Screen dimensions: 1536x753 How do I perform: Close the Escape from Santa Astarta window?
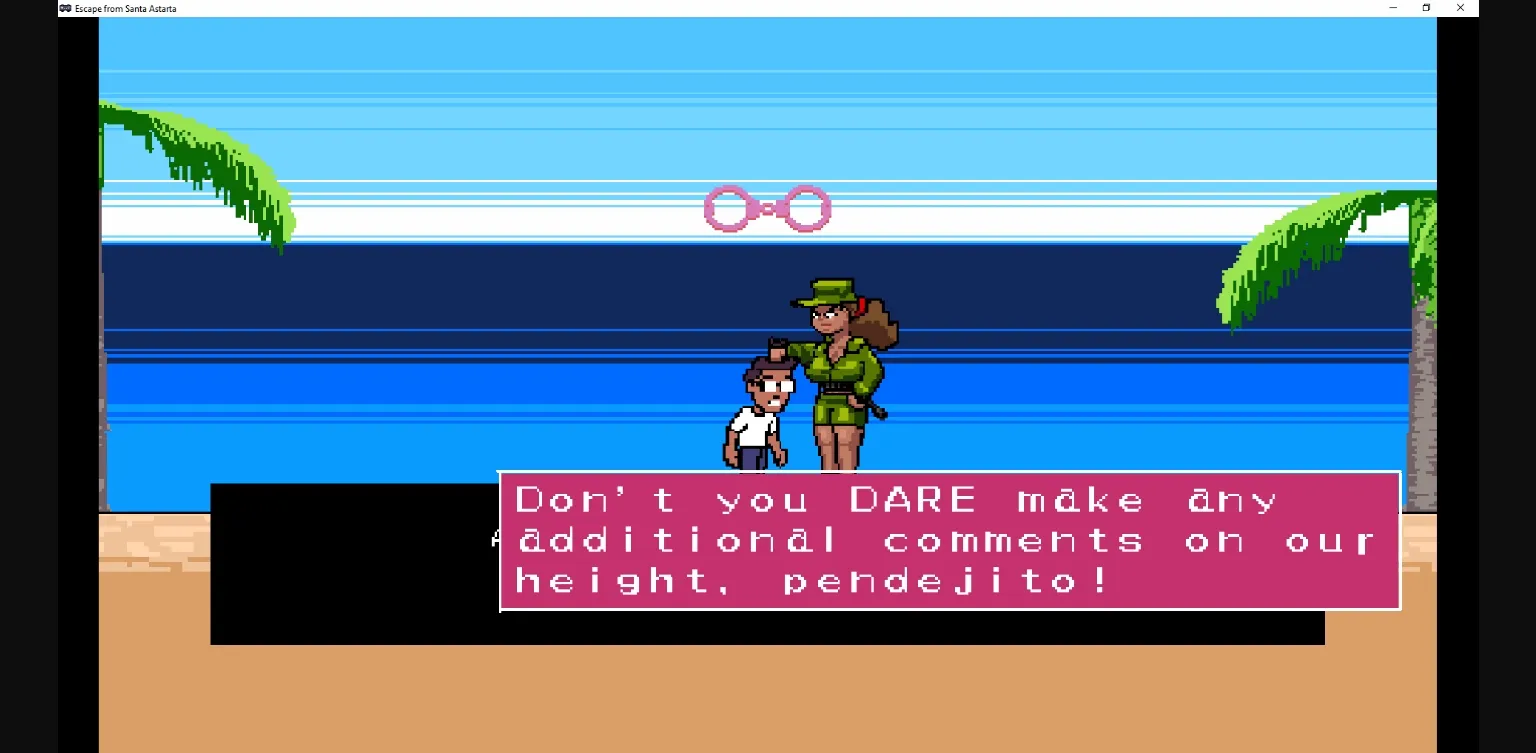(x=1461, y=8)
